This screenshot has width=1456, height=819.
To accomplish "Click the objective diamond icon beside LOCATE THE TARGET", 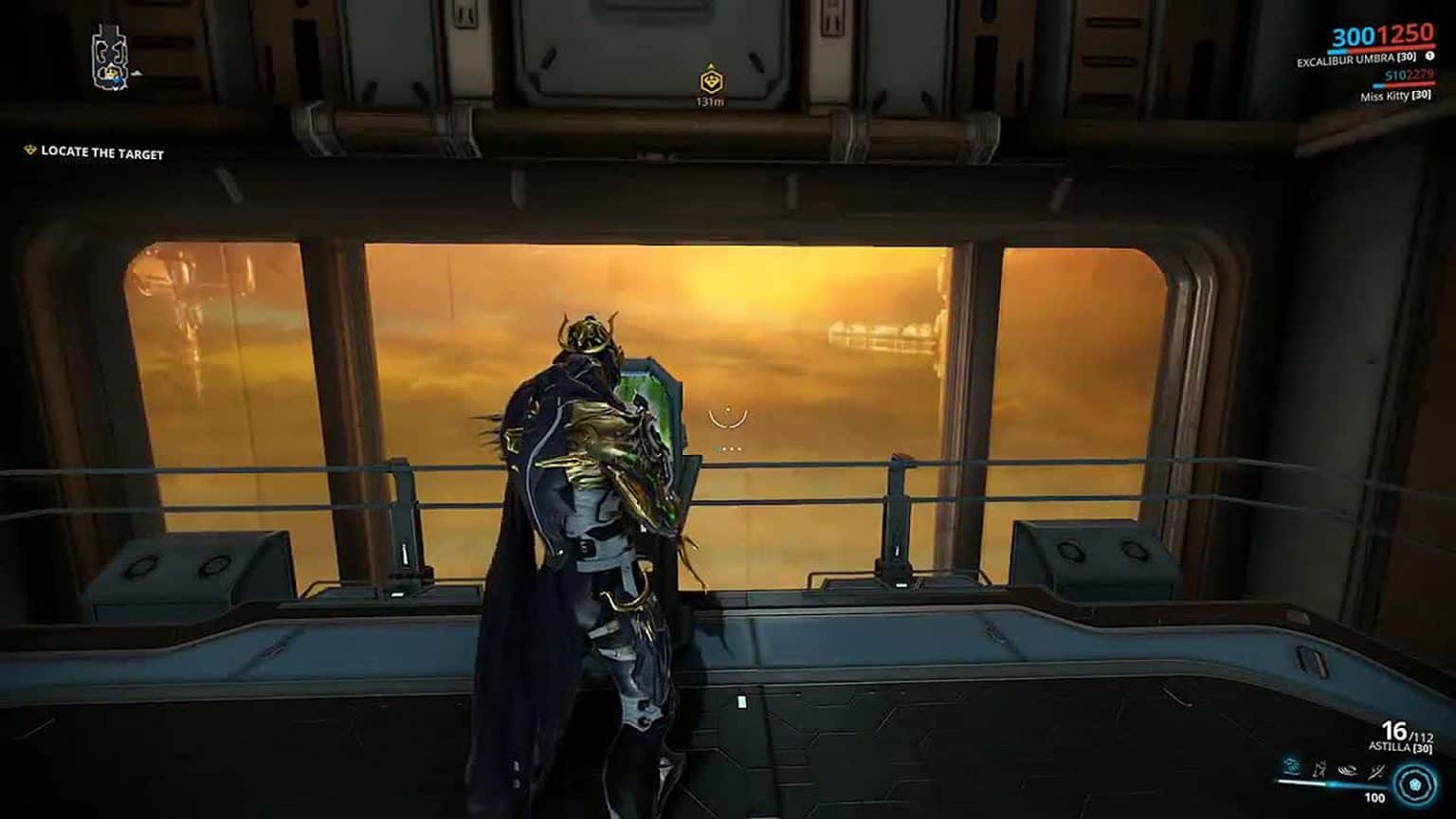I will point(28,150).
